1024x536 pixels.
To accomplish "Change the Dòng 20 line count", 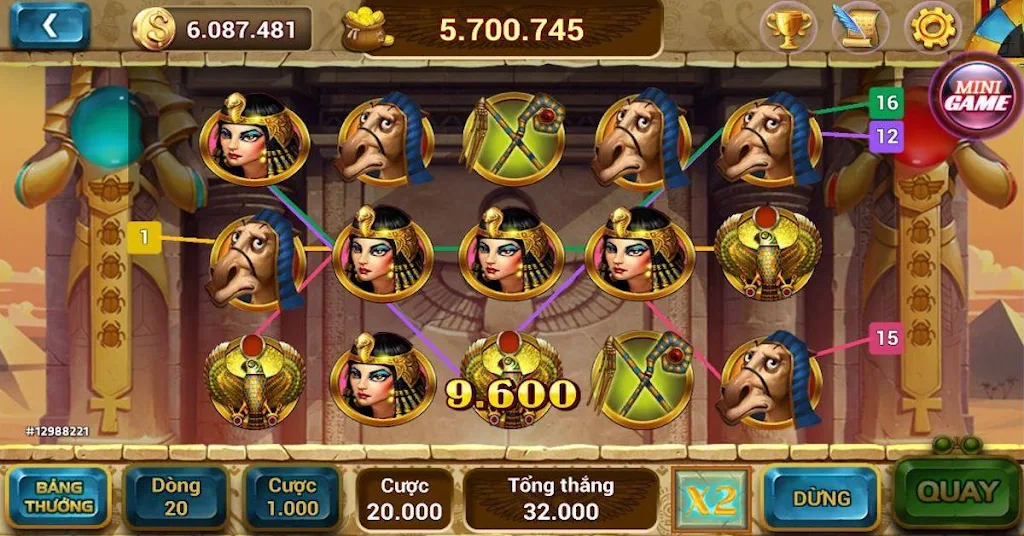I will coord(176,497).
